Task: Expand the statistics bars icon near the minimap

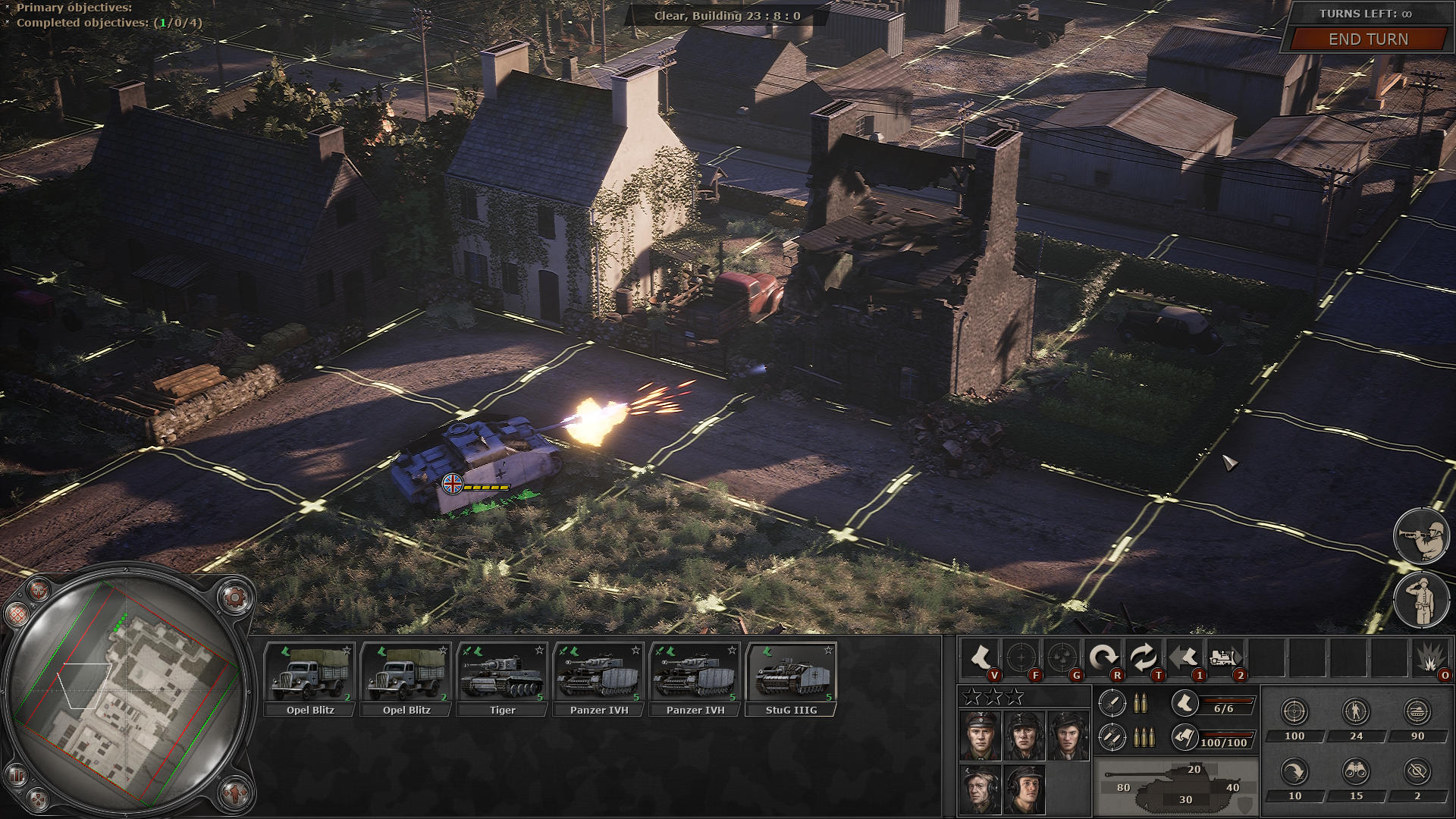Action: [x=17, y=775]
